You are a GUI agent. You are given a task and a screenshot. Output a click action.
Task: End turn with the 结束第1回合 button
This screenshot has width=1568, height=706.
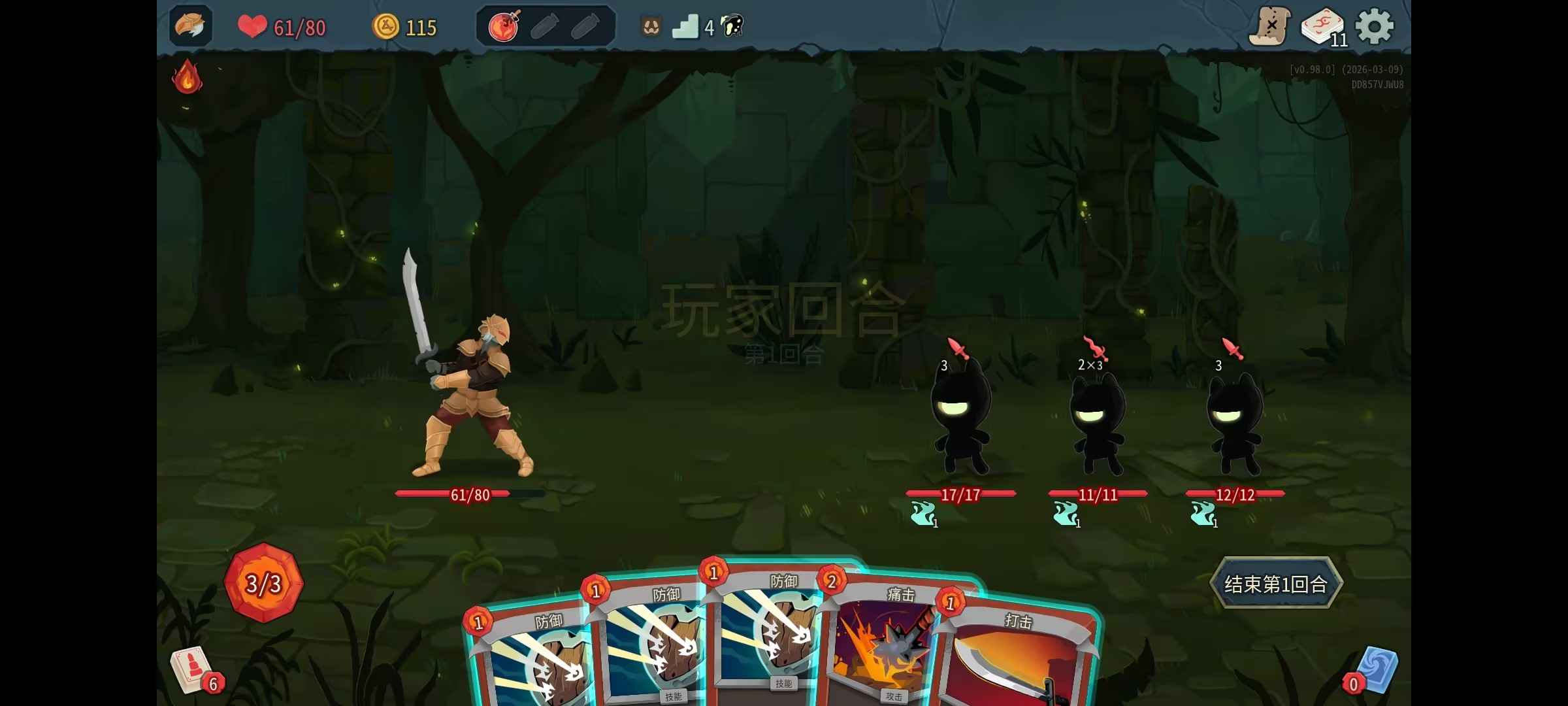(1275, 584)
